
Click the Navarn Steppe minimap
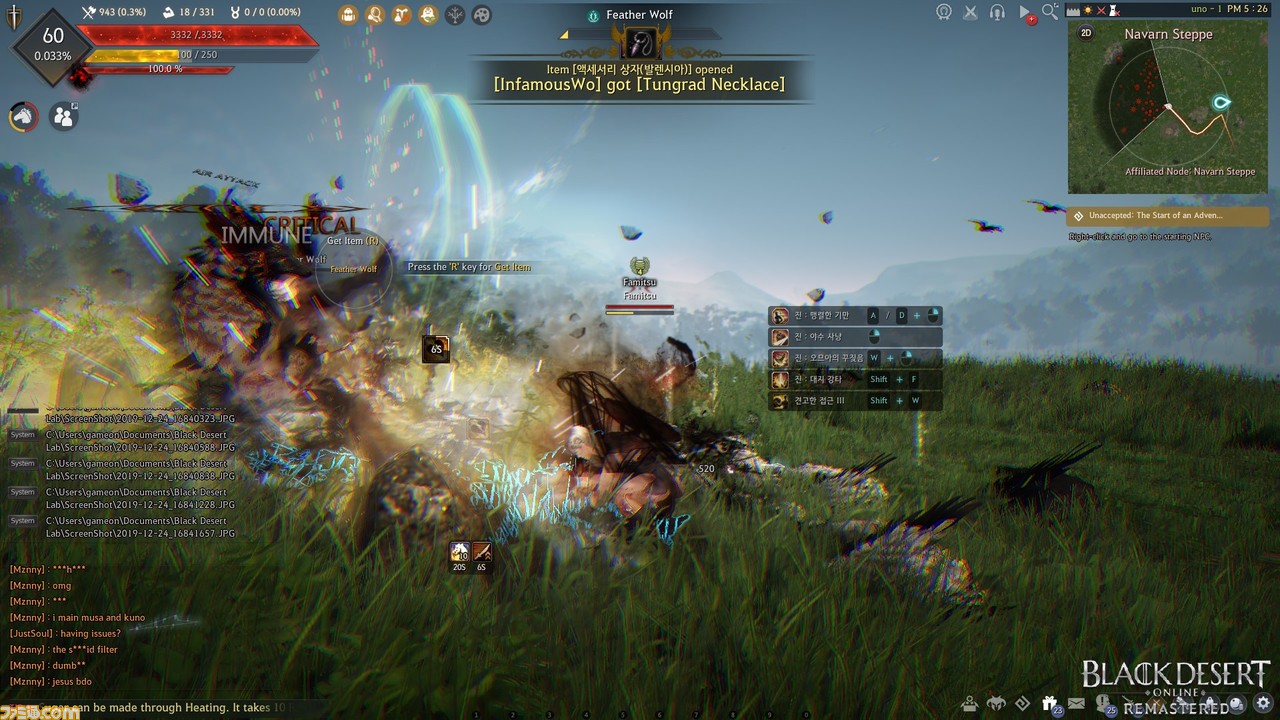pyautogui.click(x=1167, y=110)
